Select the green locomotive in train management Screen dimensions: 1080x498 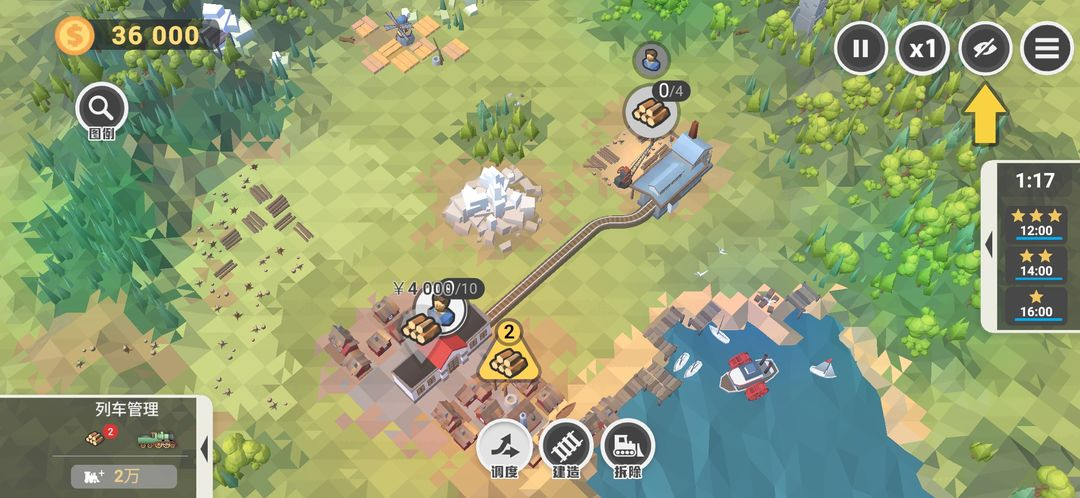156,438
